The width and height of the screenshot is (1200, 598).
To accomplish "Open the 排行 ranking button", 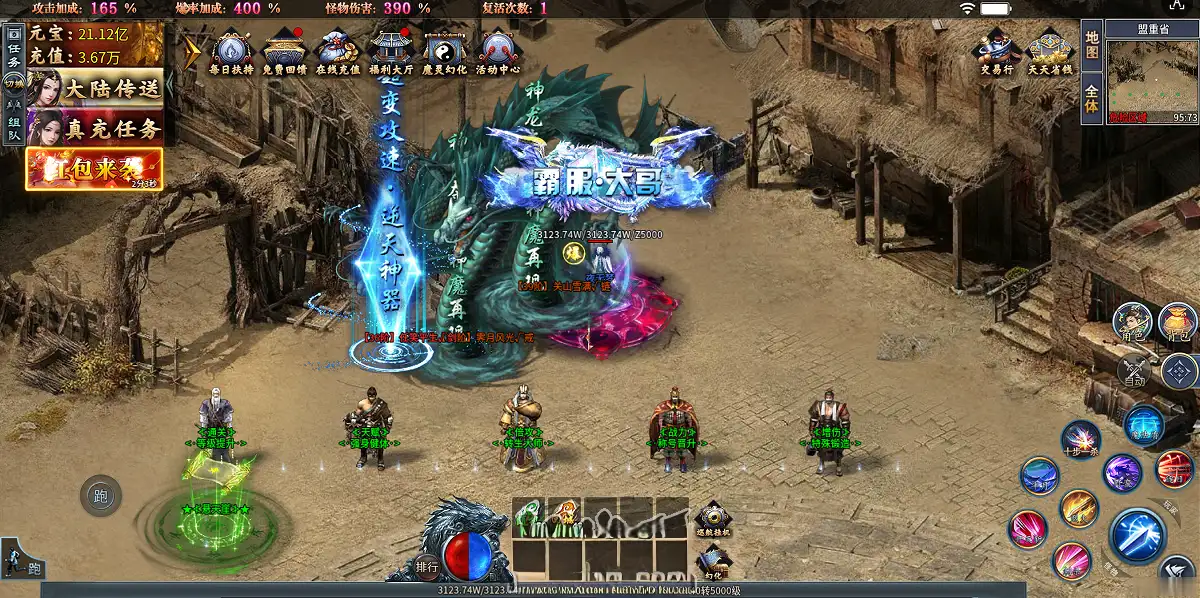I will (x=427, y=567).
